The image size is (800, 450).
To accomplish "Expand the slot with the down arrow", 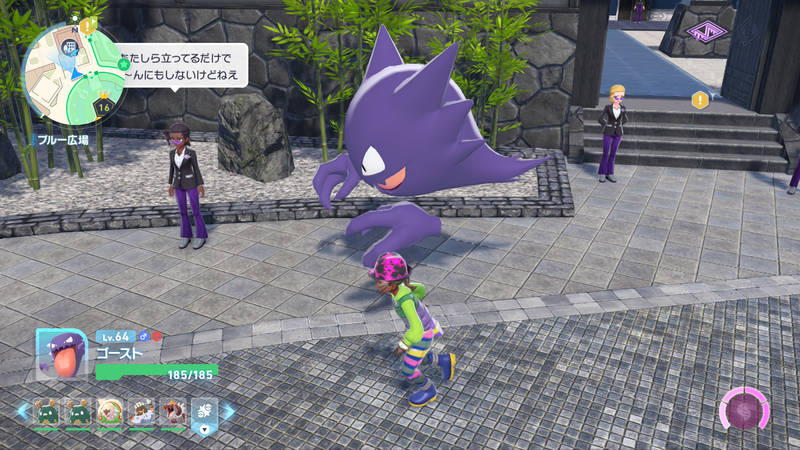I will tap(204, 413).
